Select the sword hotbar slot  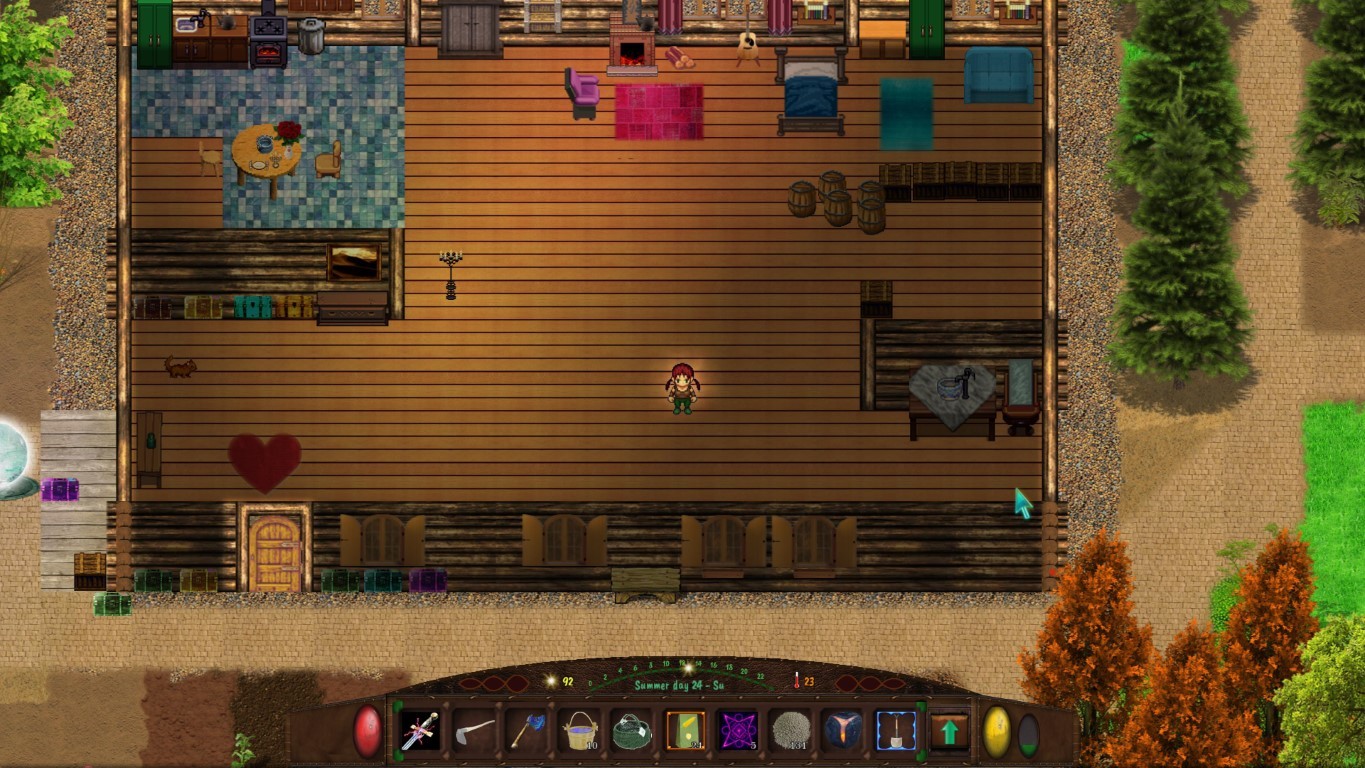point(419,731)
